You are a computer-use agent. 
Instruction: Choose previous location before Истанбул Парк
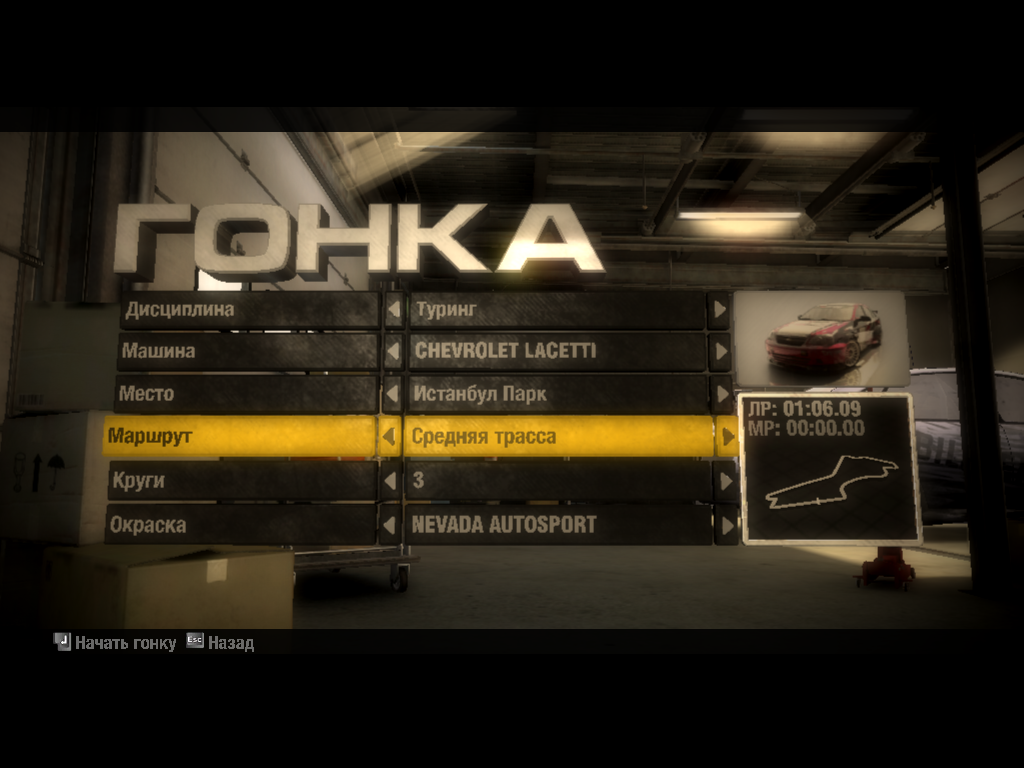[392, 394]
